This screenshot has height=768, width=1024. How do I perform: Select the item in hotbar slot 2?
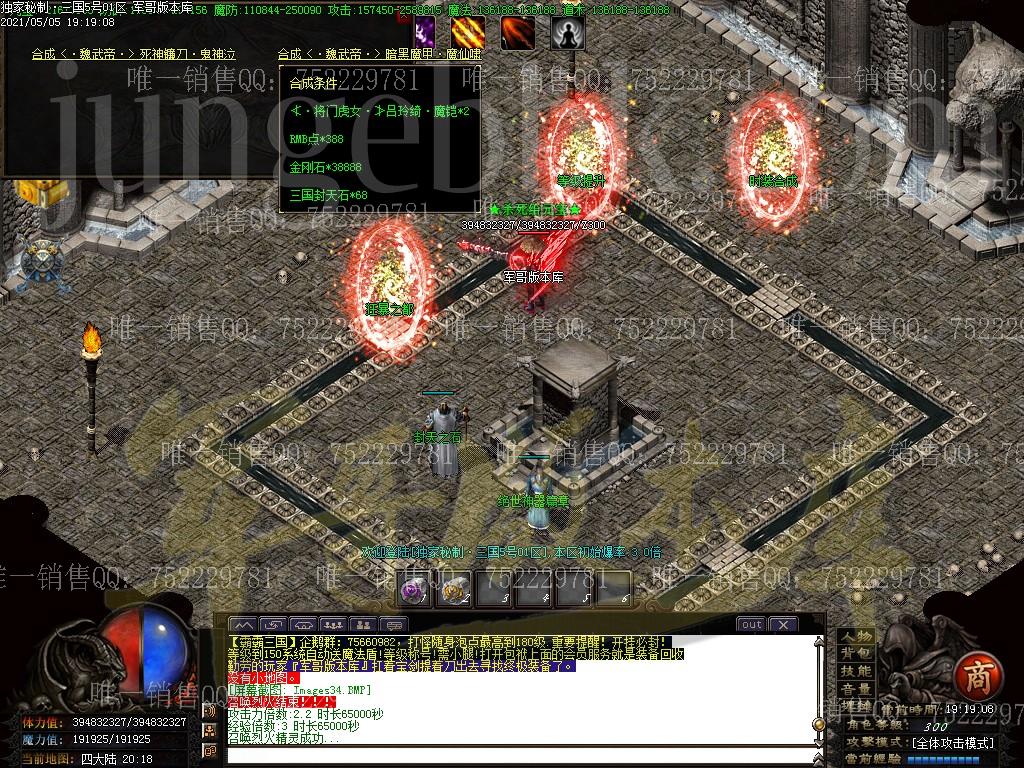pos(455,590)
